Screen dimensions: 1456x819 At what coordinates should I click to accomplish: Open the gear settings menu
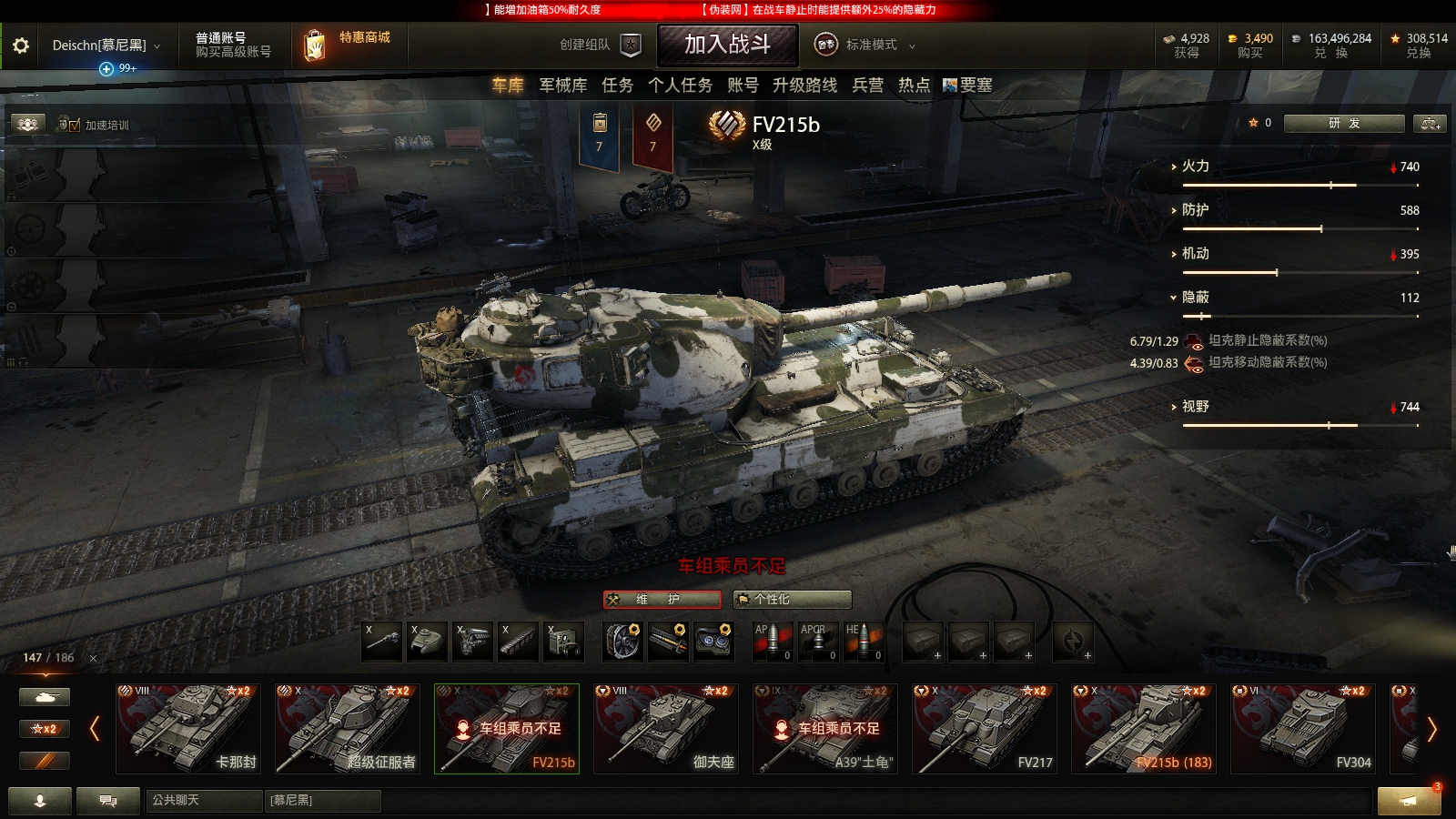[x=20, y=45]
